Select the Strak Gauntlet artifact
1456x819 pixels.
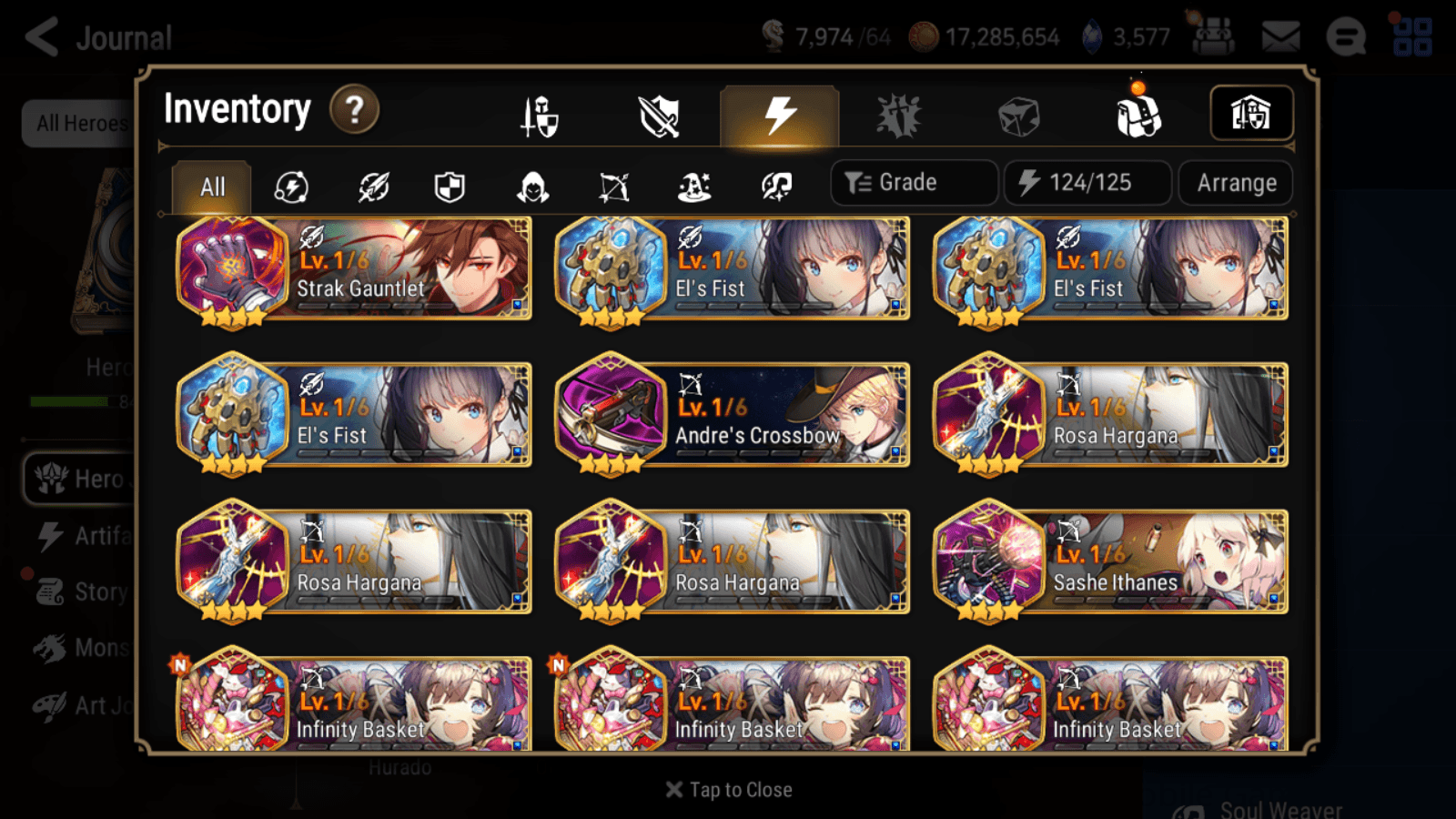tap(353, 269)
